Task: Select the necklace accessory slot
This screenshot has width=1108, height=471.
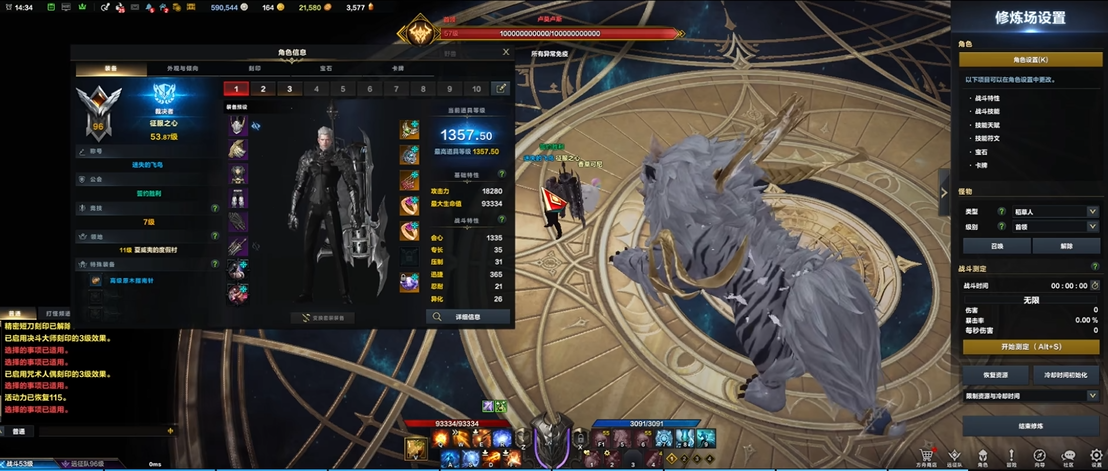Action: pyautogui.click(x=410, y=129)
